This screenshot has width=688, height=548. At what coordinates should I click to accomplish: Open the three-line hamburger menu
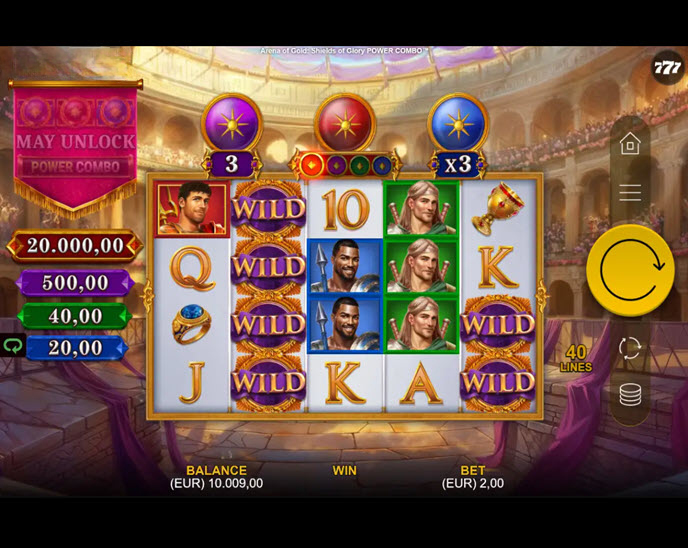coord(630,193)
